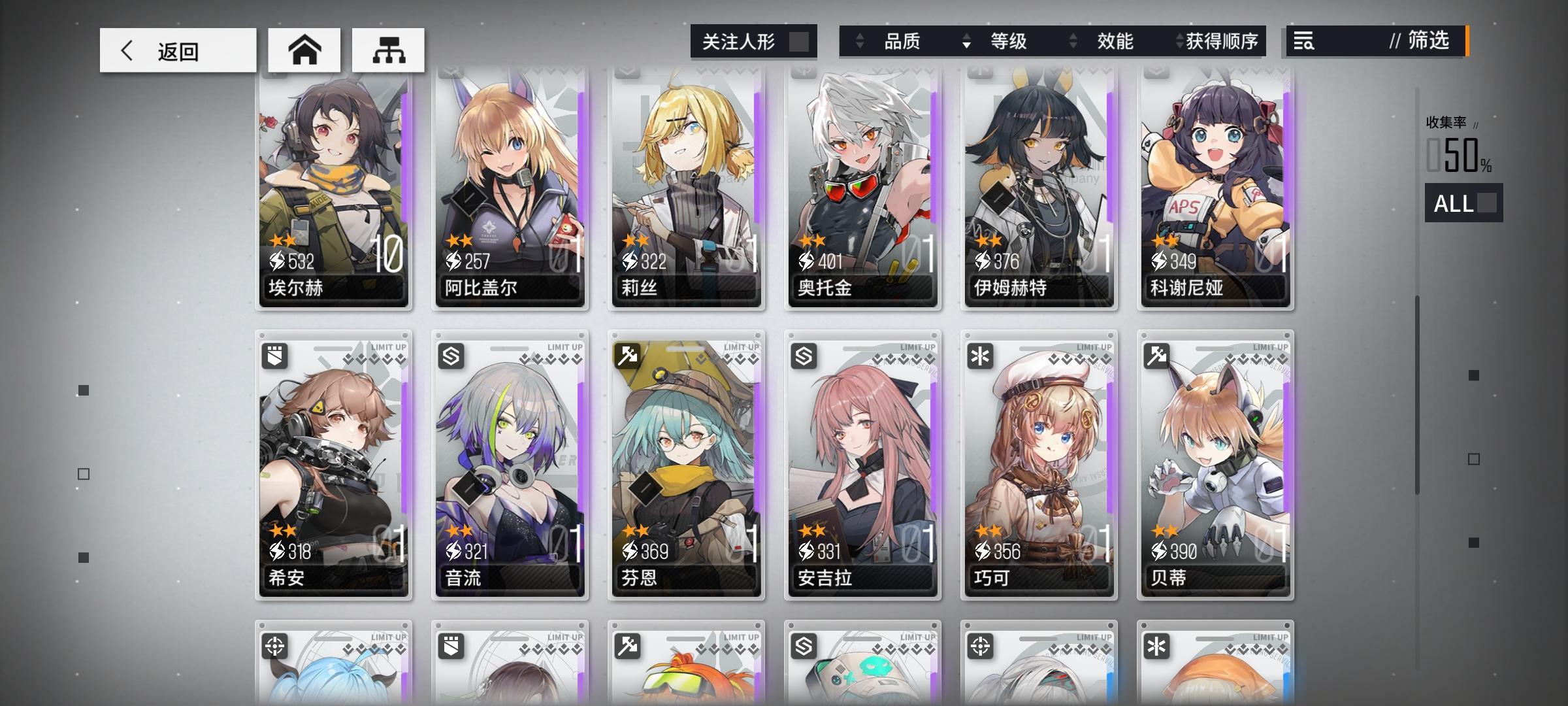
Task: Click the search-list icon left of 筛选
Action: 1302,41
